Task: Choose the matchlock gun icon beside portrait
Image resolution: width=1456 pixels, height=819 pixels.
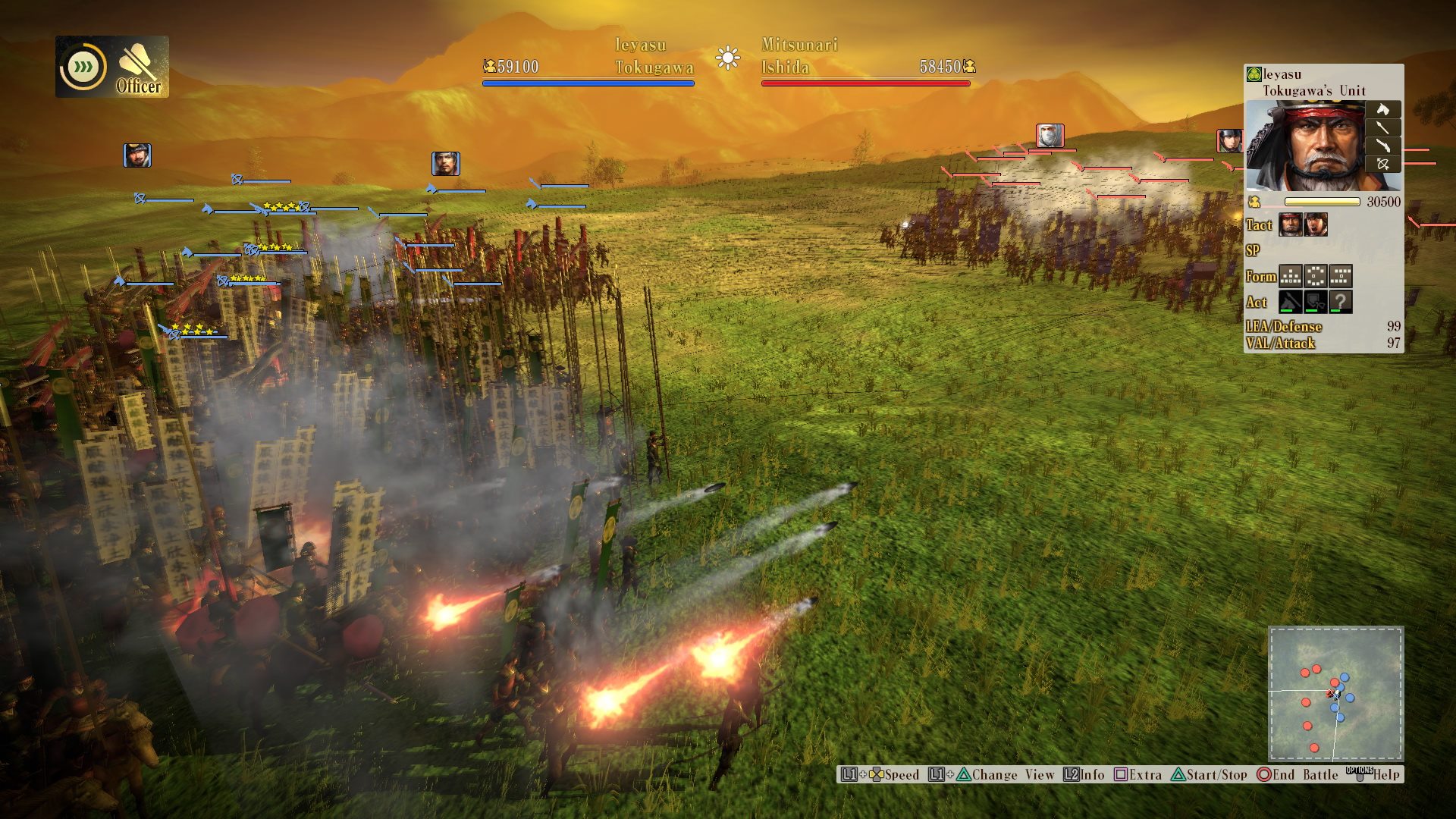Action: [x=1383, y=146]
